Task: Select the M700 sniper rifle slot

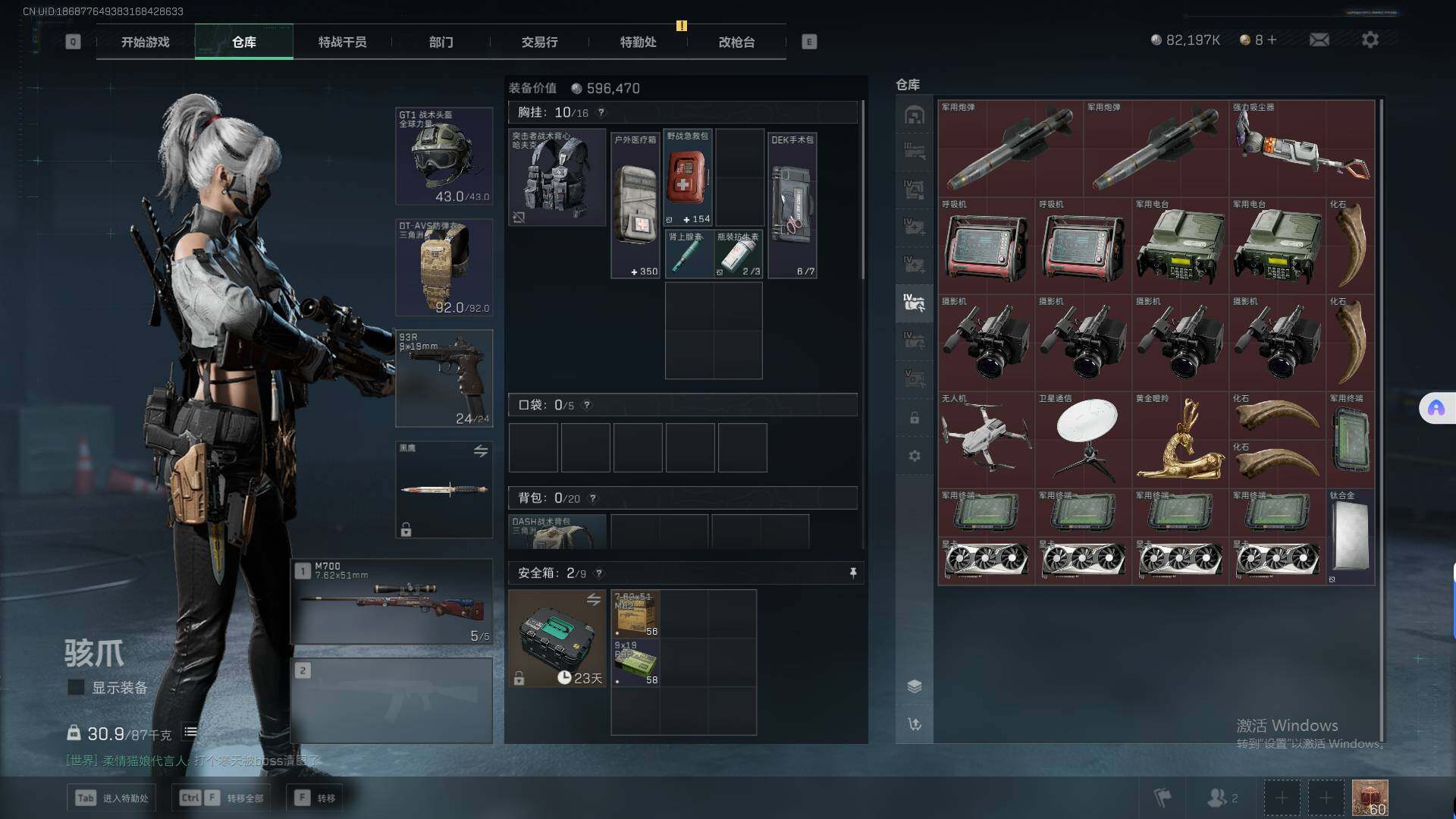Action: (x=391, y=601)
